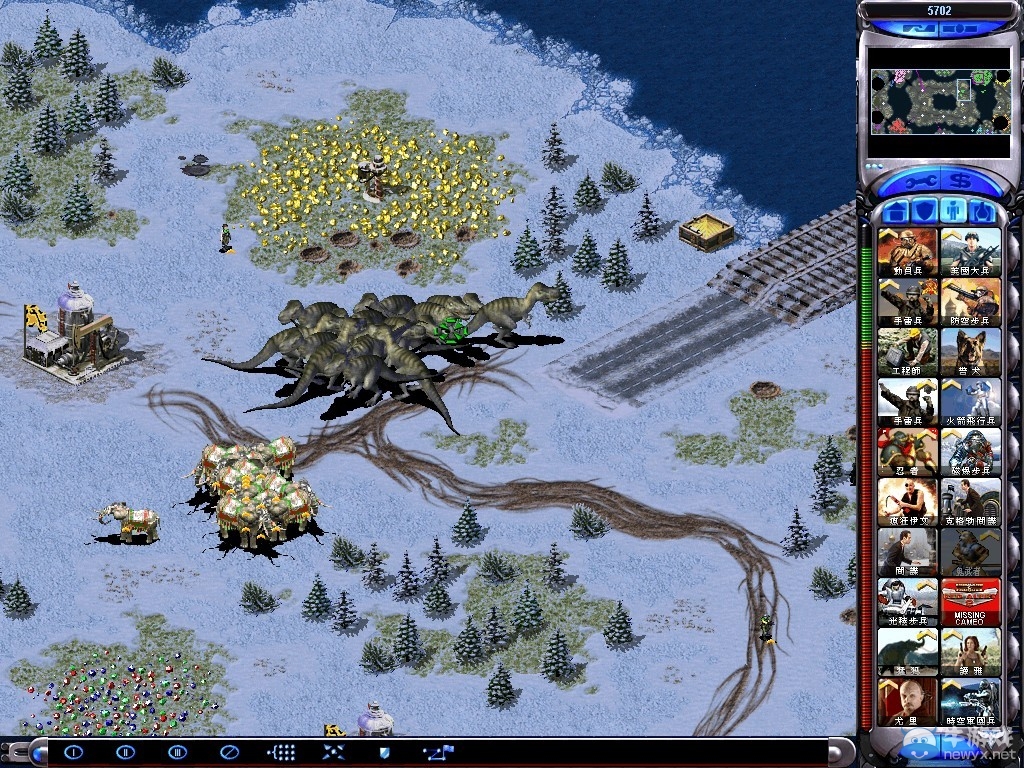Queue the 時空軍團兵 Chrono Legionnaire

[970, 702]
